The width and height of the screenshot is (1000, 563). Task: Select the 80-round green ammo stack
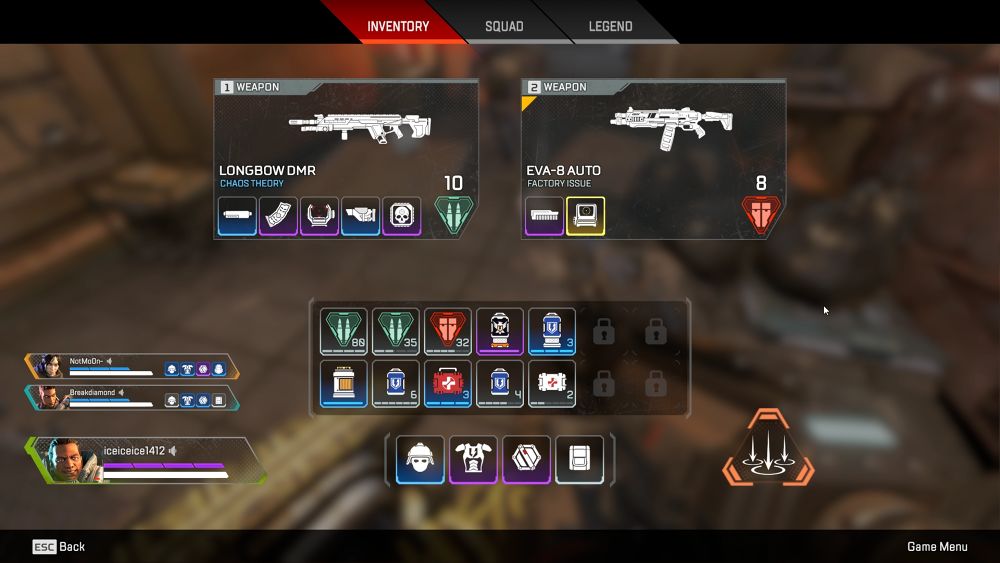point(344,331)
